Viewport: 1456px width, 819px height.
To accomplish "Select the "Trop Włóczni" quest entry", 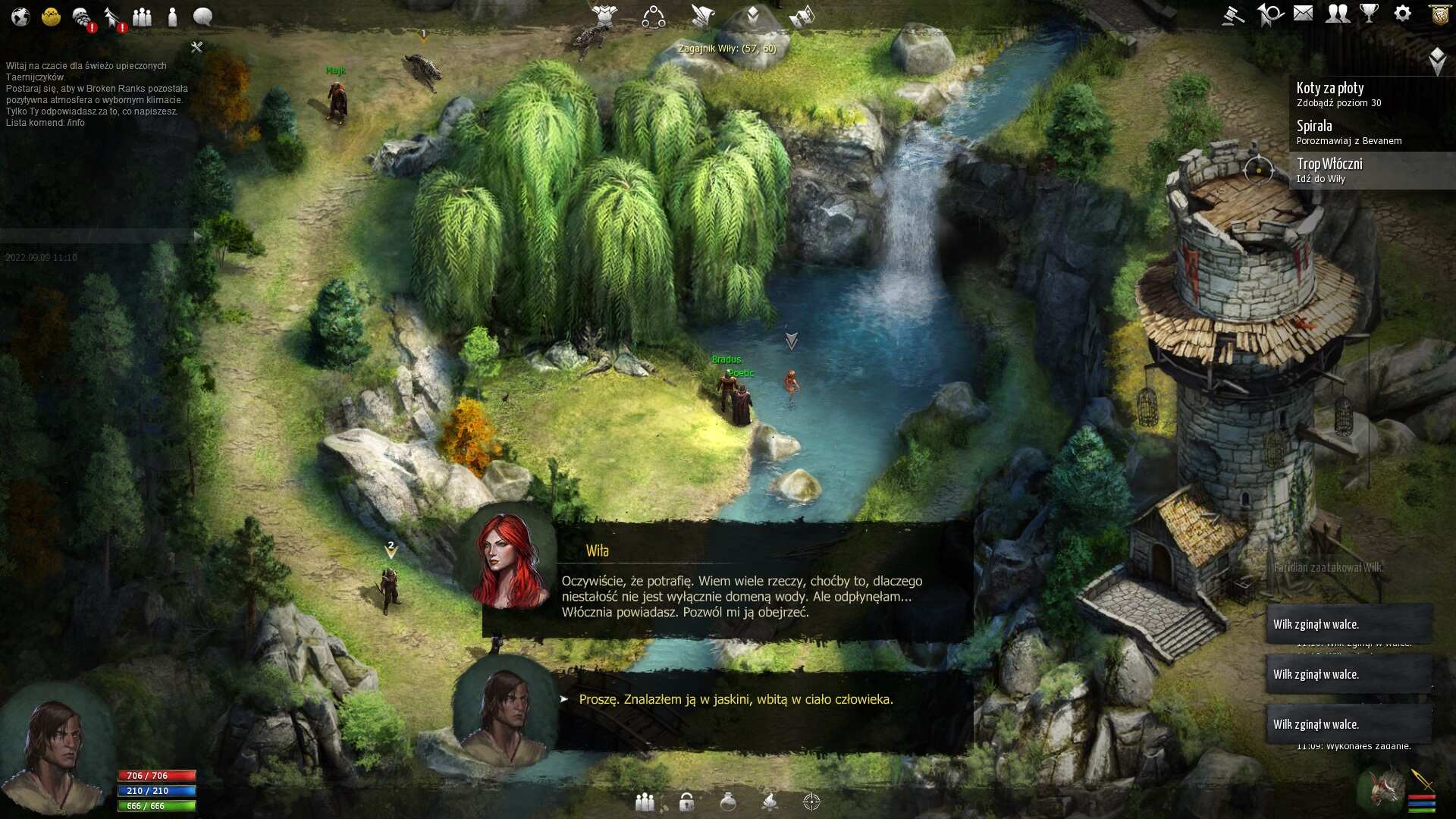I will point(1329,170).
